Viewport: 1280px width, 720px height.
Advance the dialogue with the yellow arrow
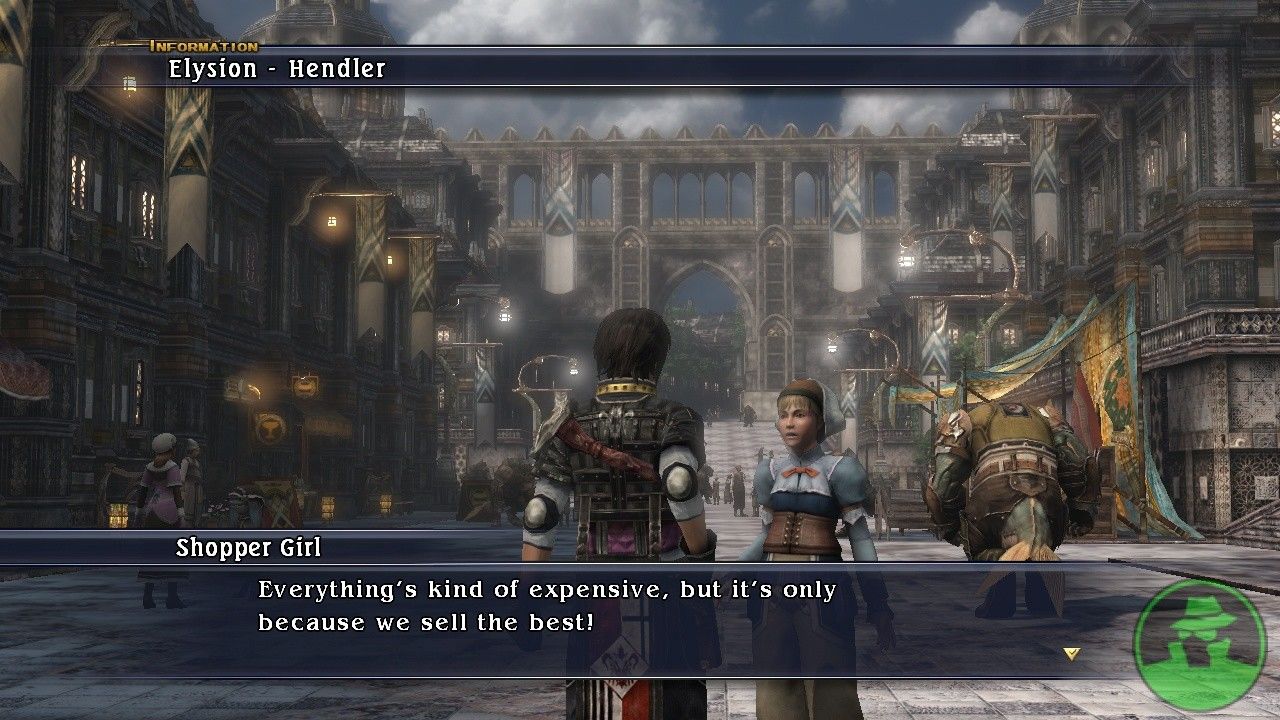point(1072,654)
